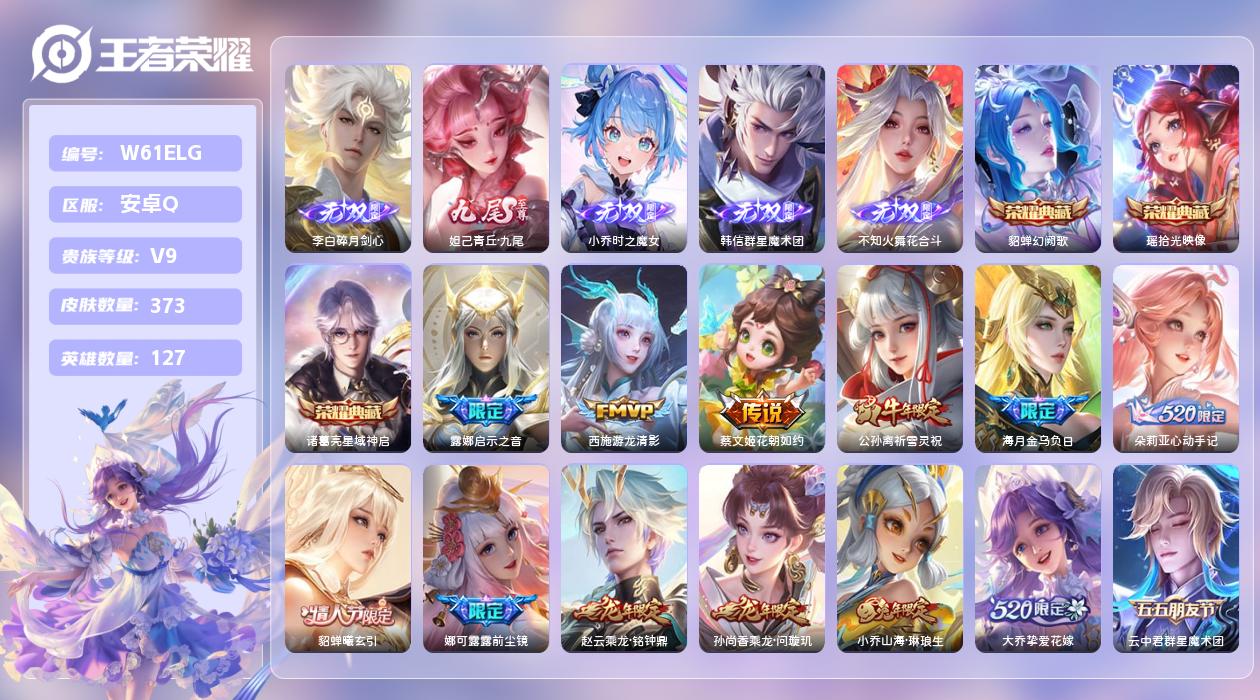Click the 孙尚香乘龙·问璇玑 skin card
Image resolution: width=1260 pixels, height=700 pixels.
click(762, 558)
